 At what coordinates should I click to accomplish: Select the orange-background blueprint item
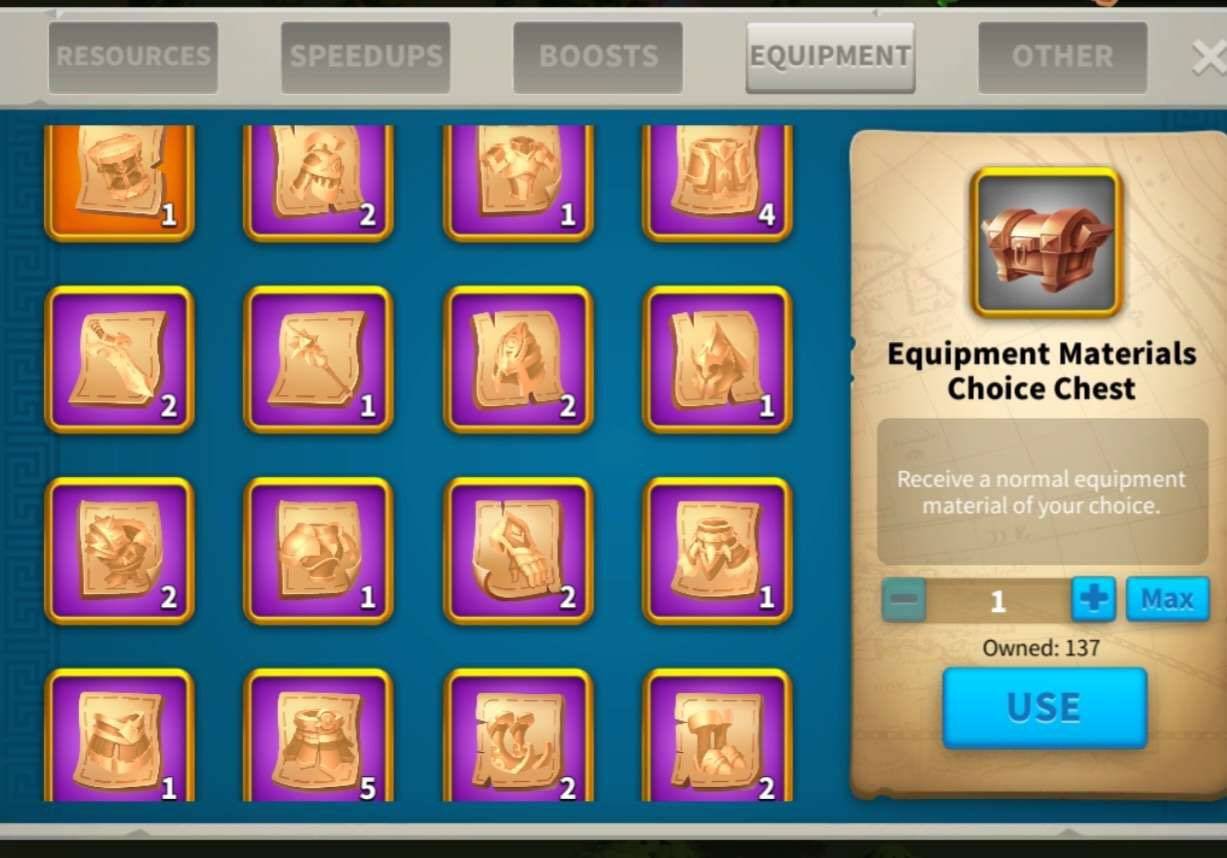coord(119,178)
